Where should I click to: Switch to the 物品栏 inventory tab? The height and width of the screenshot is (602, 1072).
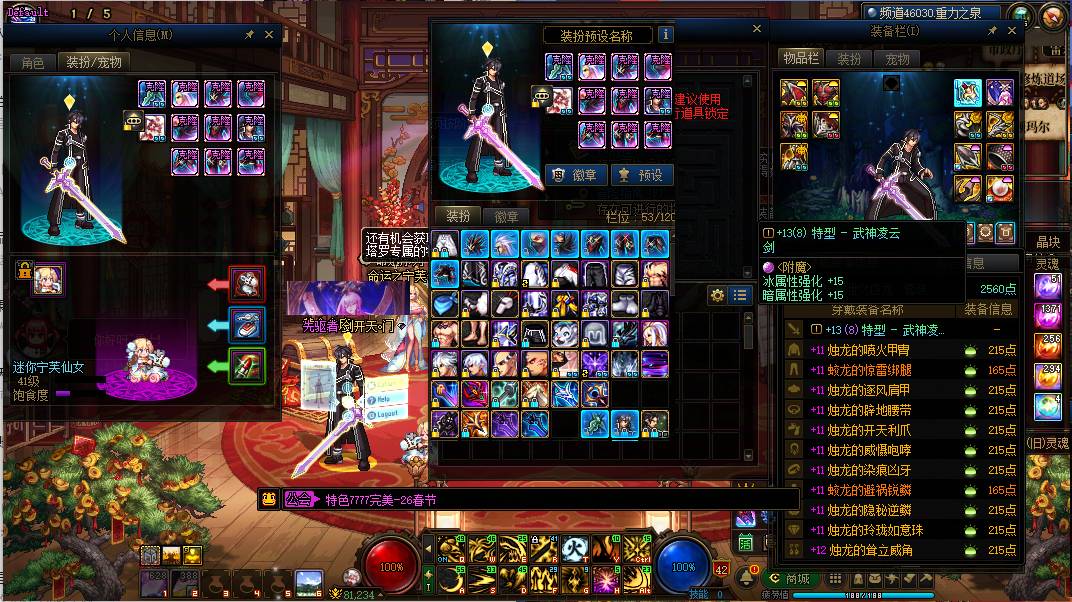point(801,59)
